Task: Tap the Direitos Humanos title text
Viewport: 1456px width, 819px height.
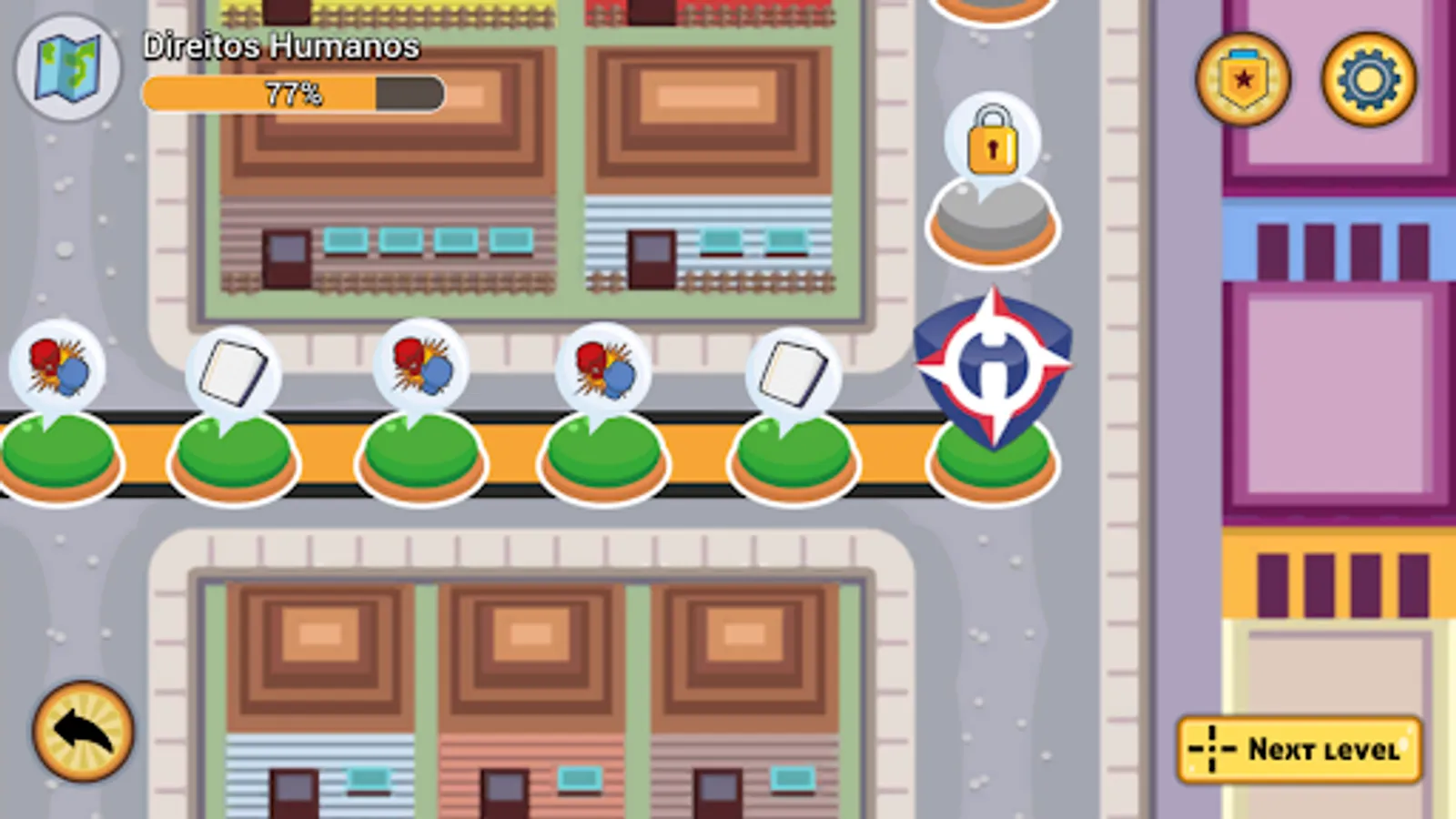Action: point(282,45)
